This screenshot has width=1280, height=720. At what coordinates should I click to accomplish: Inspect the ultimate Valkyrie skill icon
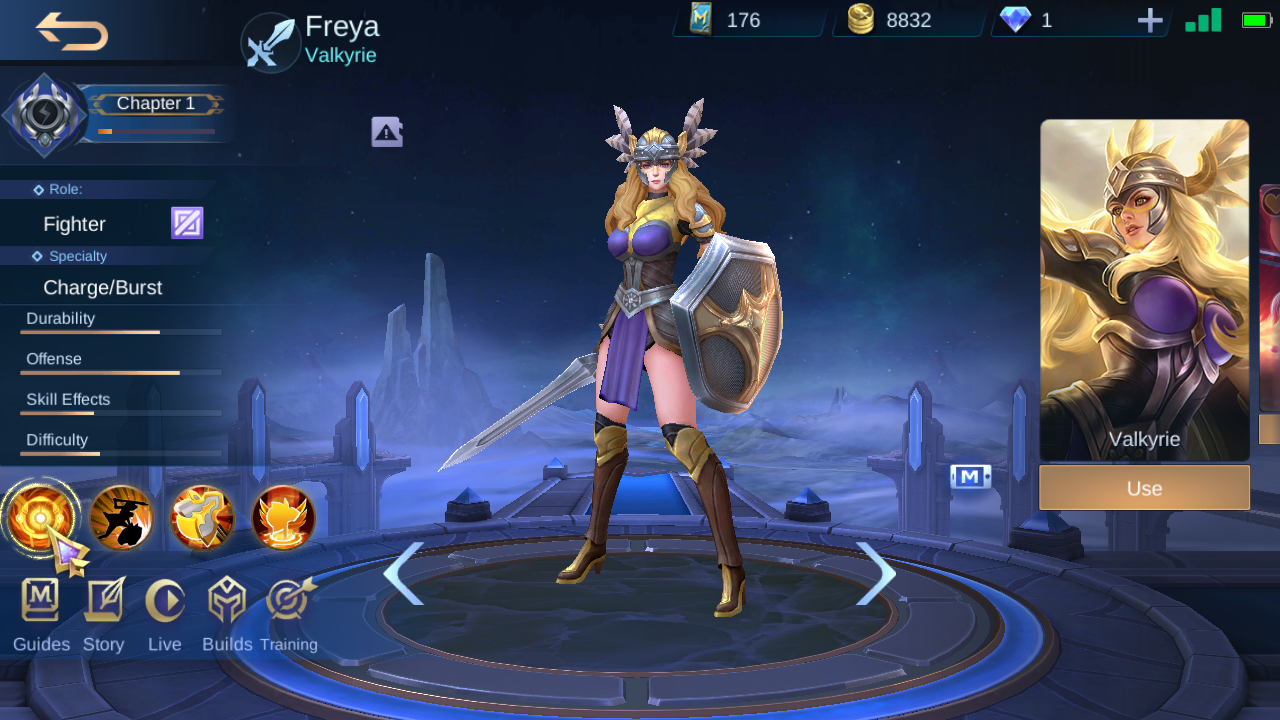(281, 518)
